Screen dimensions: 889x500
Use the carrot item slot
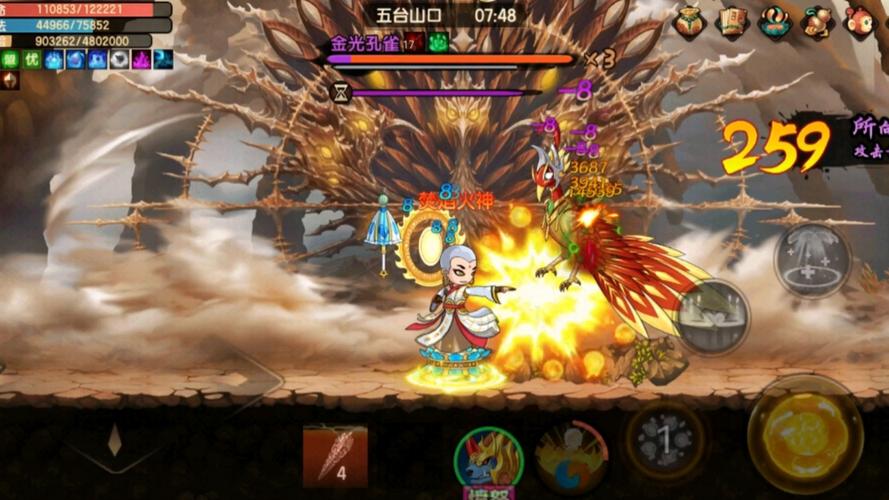point(335,455)
